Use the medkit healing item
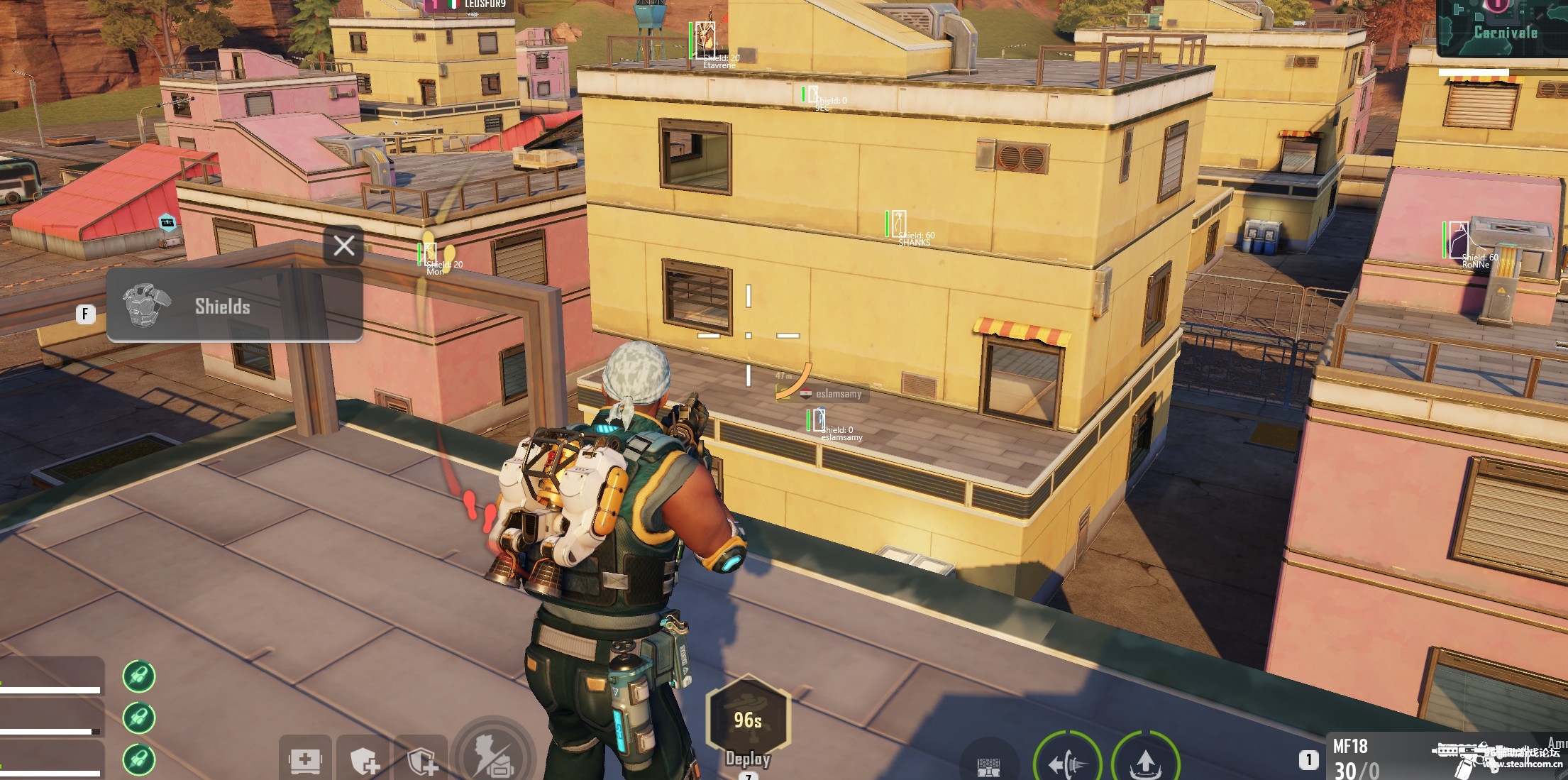Image resolution: width=1568 pixels, height=780 pixels. (x=305, y=761)
